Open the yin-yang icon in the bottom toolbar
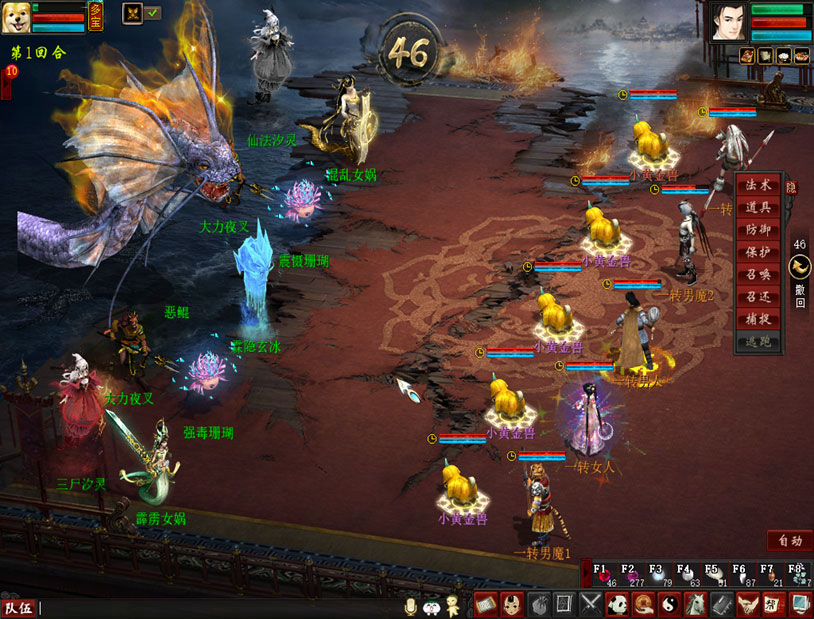 669,604
